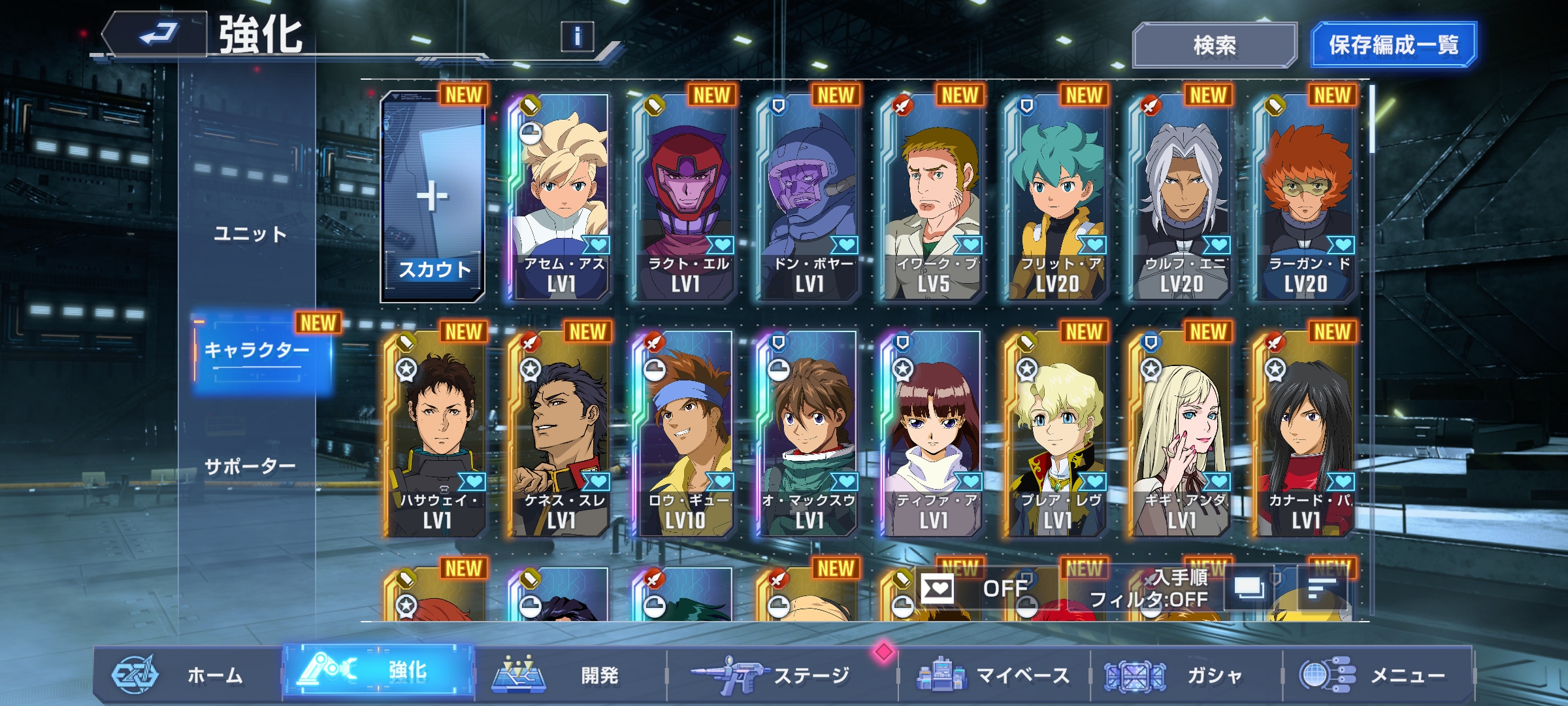Open the 保存編成一覧 saved formations list
The height and width of the screenshot is (706, 1568).
tap(1393, 45)
